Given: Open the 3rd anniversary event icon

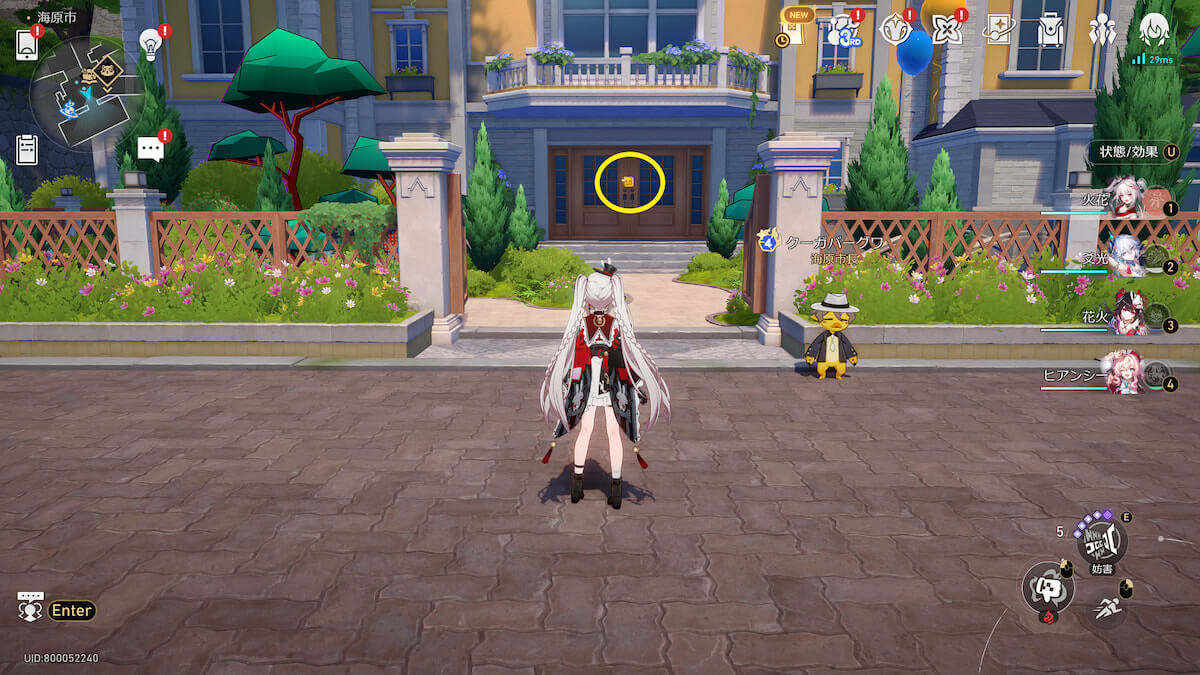Looking at the screenshot, I should click(x=843, y=32).
